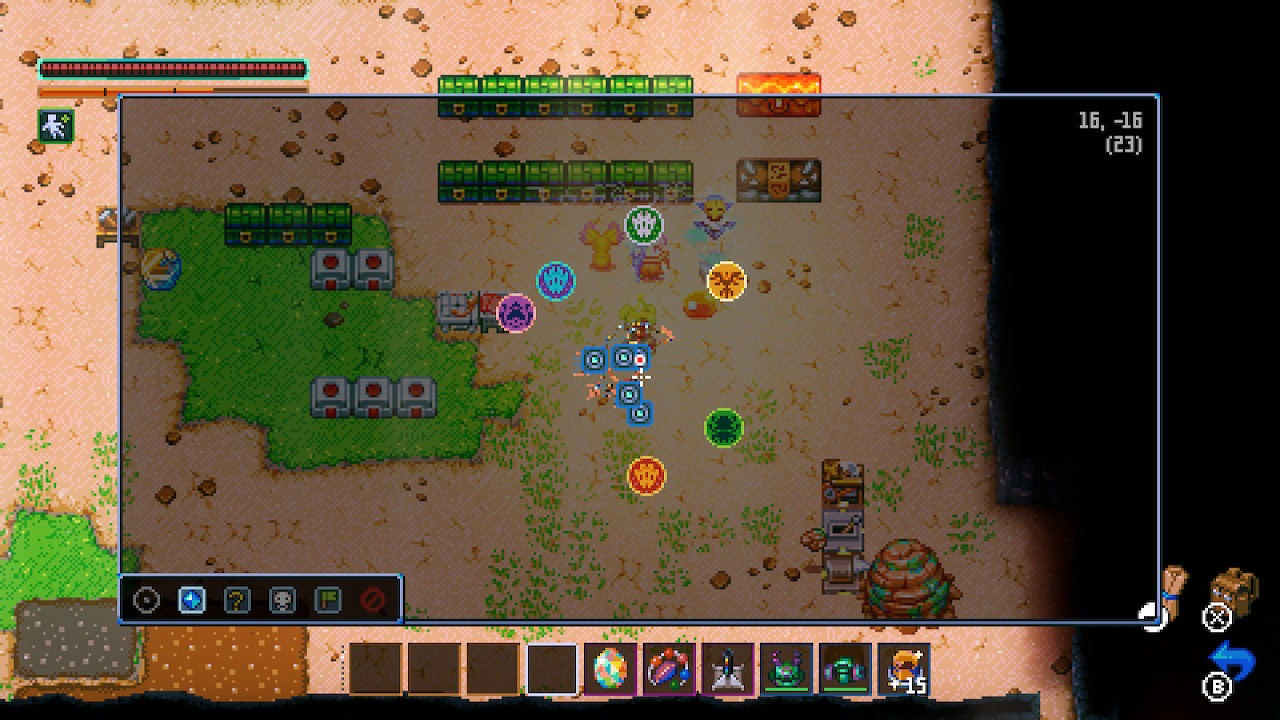The image size is (1280, 720).
Task: Open the backpack inventory icon
Action: click(x=1232, y=590)
